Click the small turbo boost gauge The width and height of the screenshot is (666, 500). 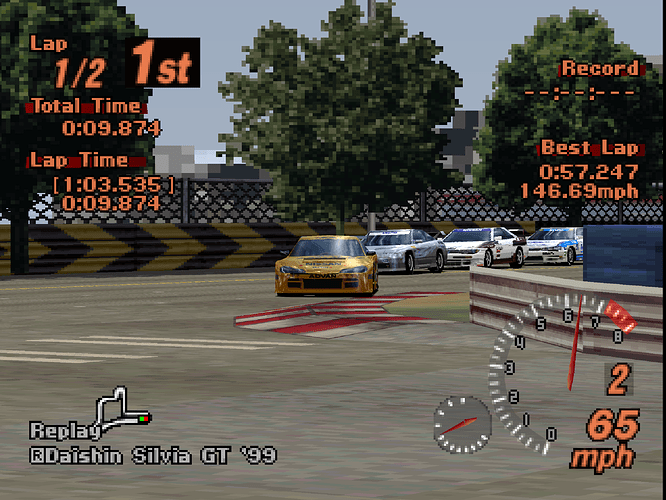[462, 423]
